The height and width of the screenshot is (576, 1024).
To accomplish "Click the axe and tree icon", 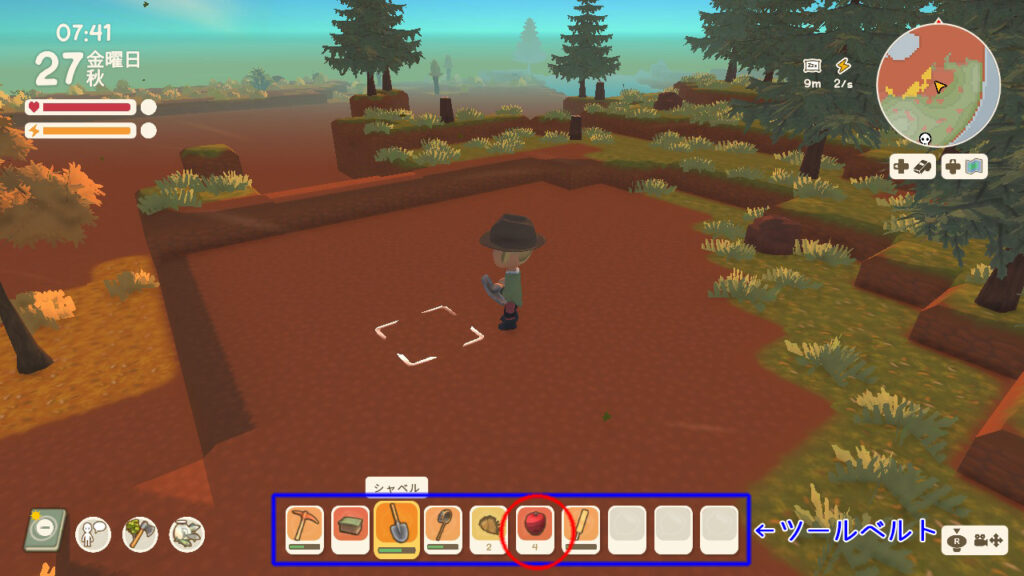I will (140, 532).
